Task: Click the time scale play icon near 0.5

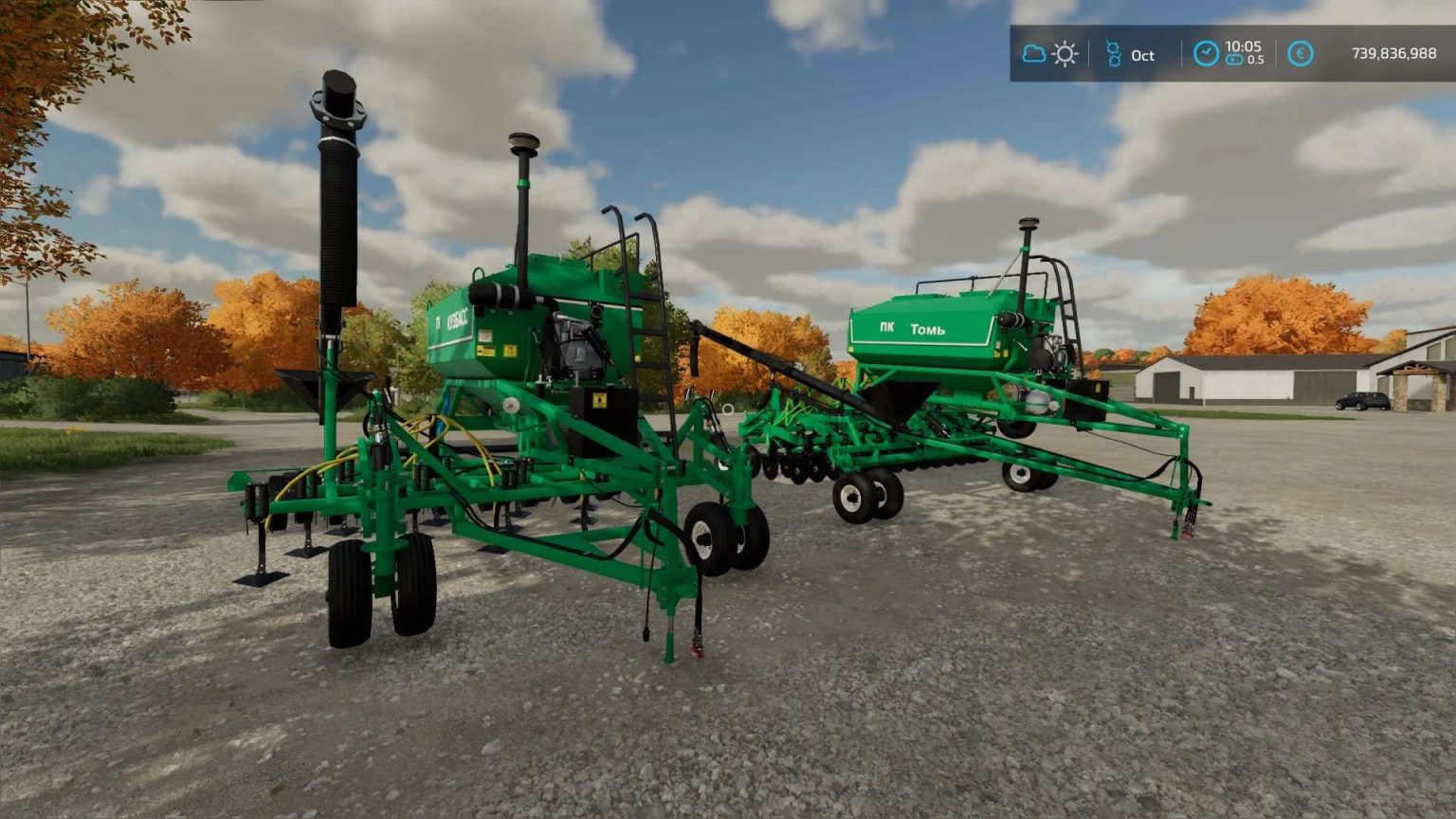Action: coord(1234,60)
